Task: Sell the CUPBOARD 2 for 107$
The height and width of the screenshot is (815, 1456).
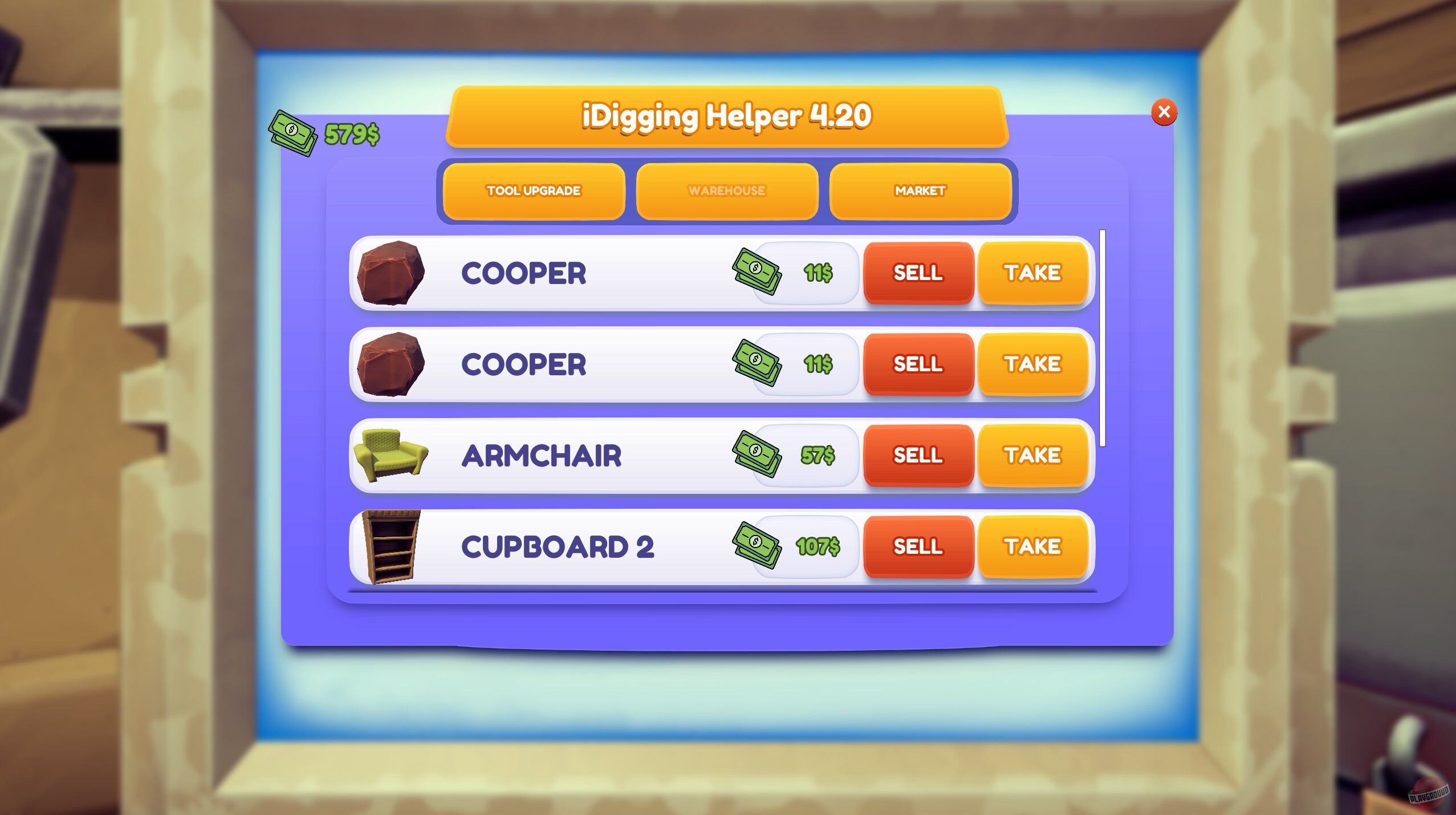Action: click(x=918, y=546)
